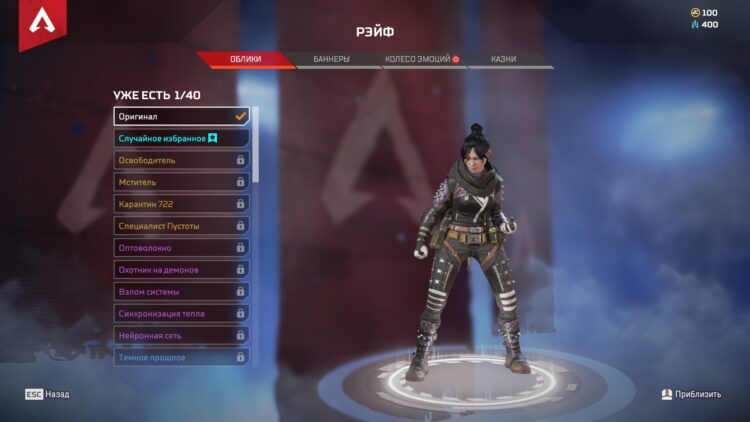Pick the Карантин 722 skin
This screenshot has height=422, width=750.
pyautogui.click(x=181, y=204)
